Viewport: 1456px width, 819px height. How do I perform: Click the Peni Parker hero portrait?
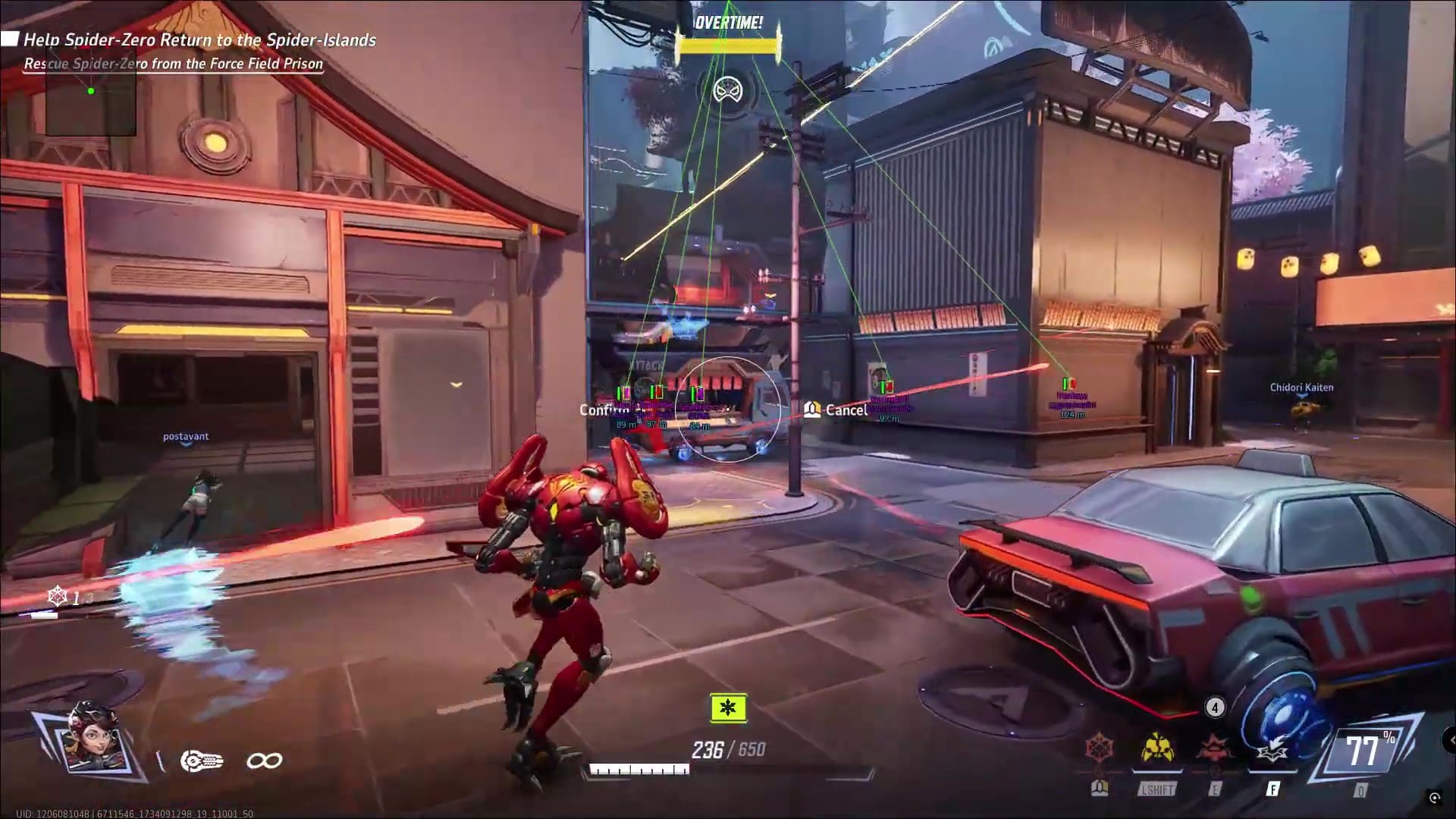[89, 739]
